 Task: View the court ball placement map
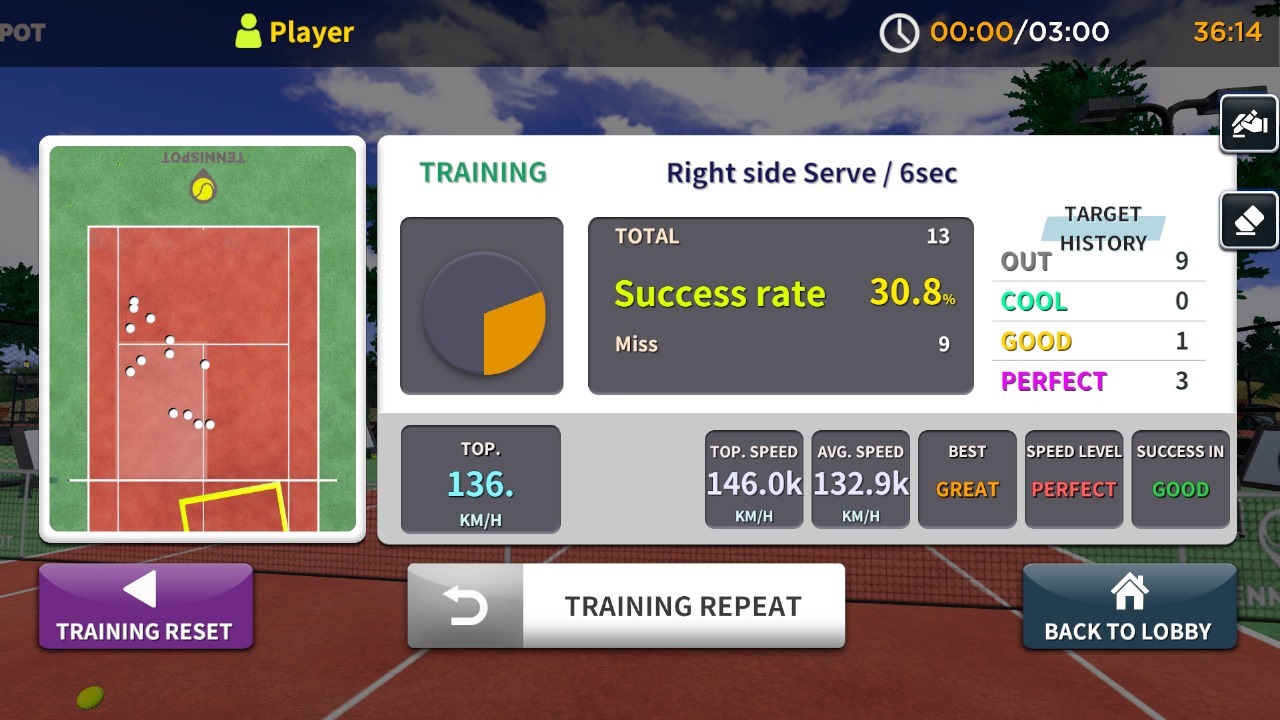point(203,339)
